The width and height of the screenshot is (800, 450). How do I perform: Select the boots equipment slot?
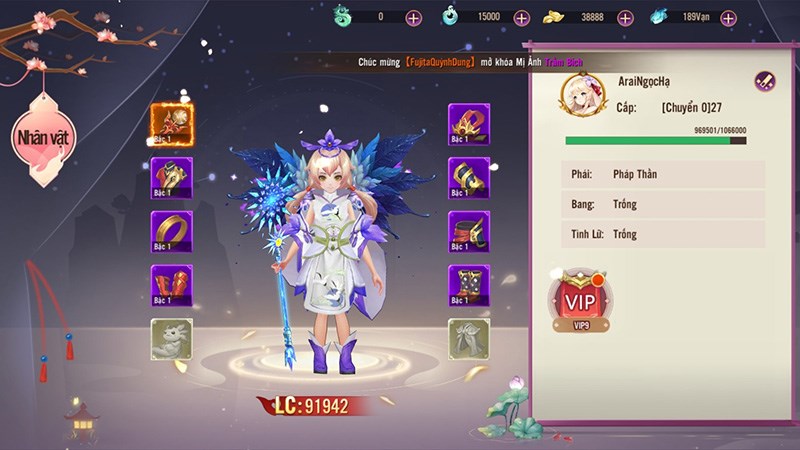[x=468, y=286]
